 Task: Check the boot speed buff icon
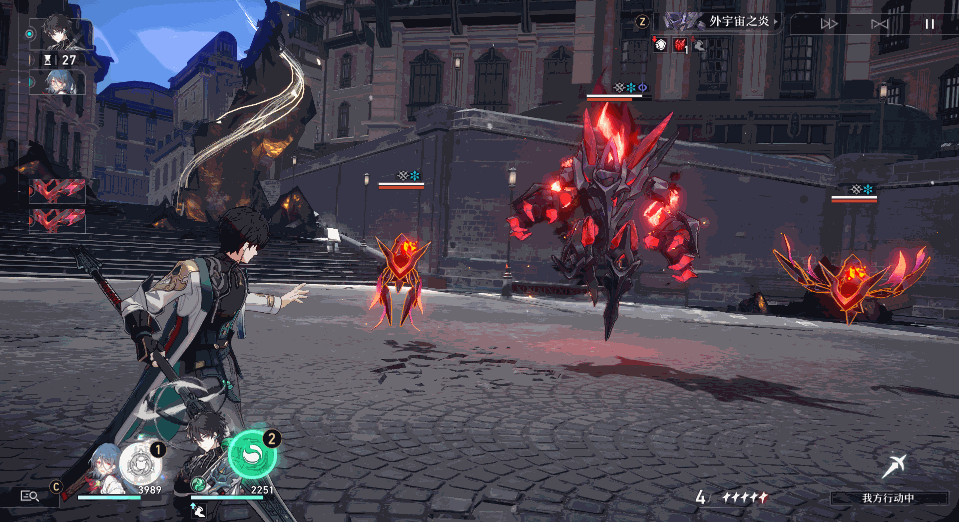[x=699, y=44]
